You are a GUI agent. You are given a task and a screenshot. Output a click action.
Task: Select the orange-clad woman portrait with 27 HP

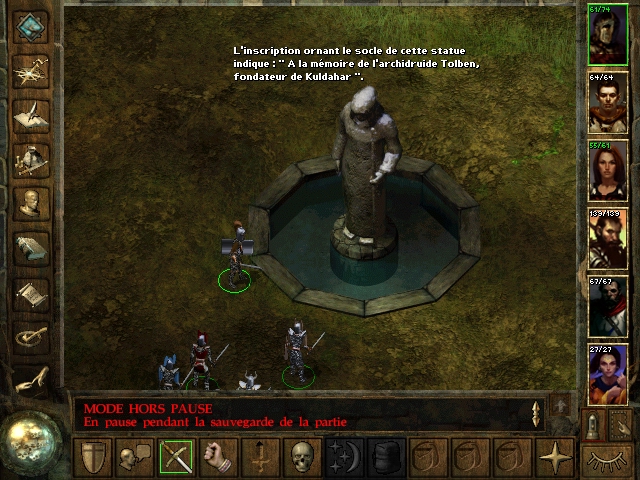(x=608, y=374)
